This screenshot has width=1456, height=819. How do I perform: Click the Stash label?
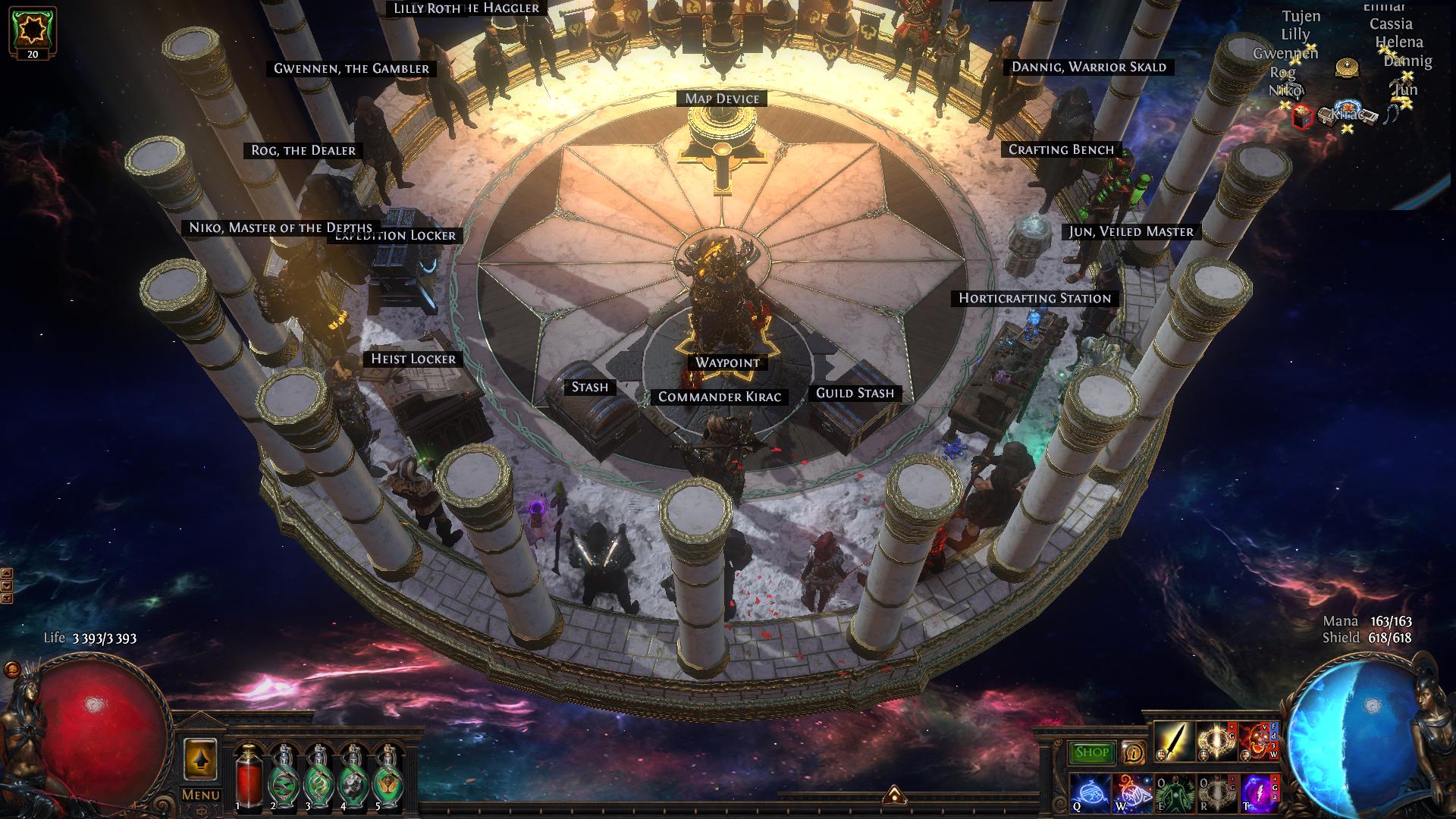click(x=589, y=388)
